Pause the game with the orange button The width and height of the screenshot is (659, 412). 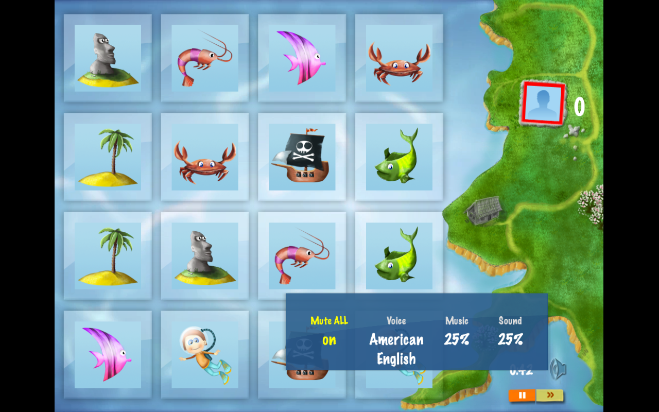[x=522, y=396]
